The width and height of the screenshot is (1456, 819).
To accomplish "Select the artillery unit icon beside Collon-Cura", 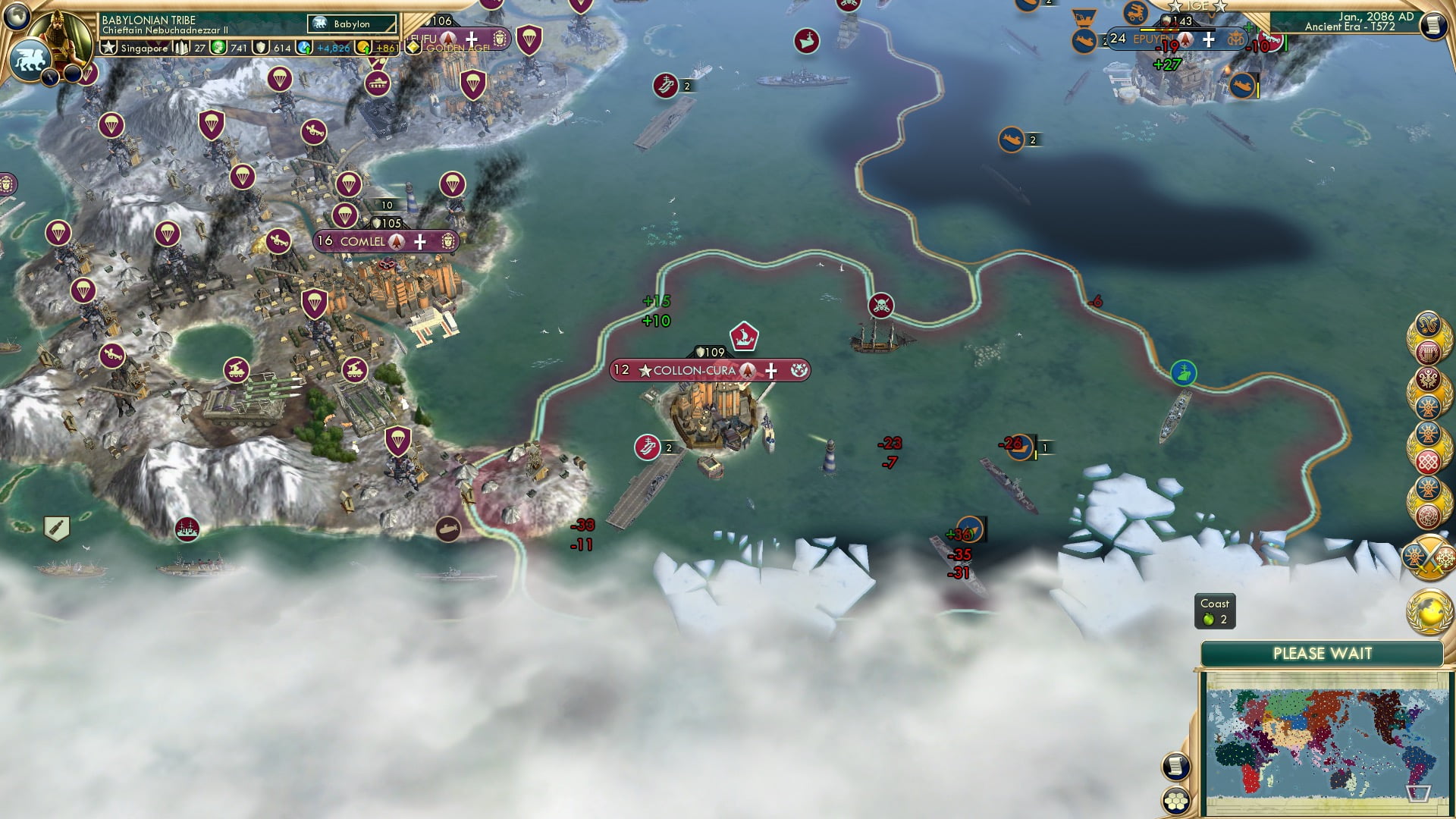I will coord(645,447).
